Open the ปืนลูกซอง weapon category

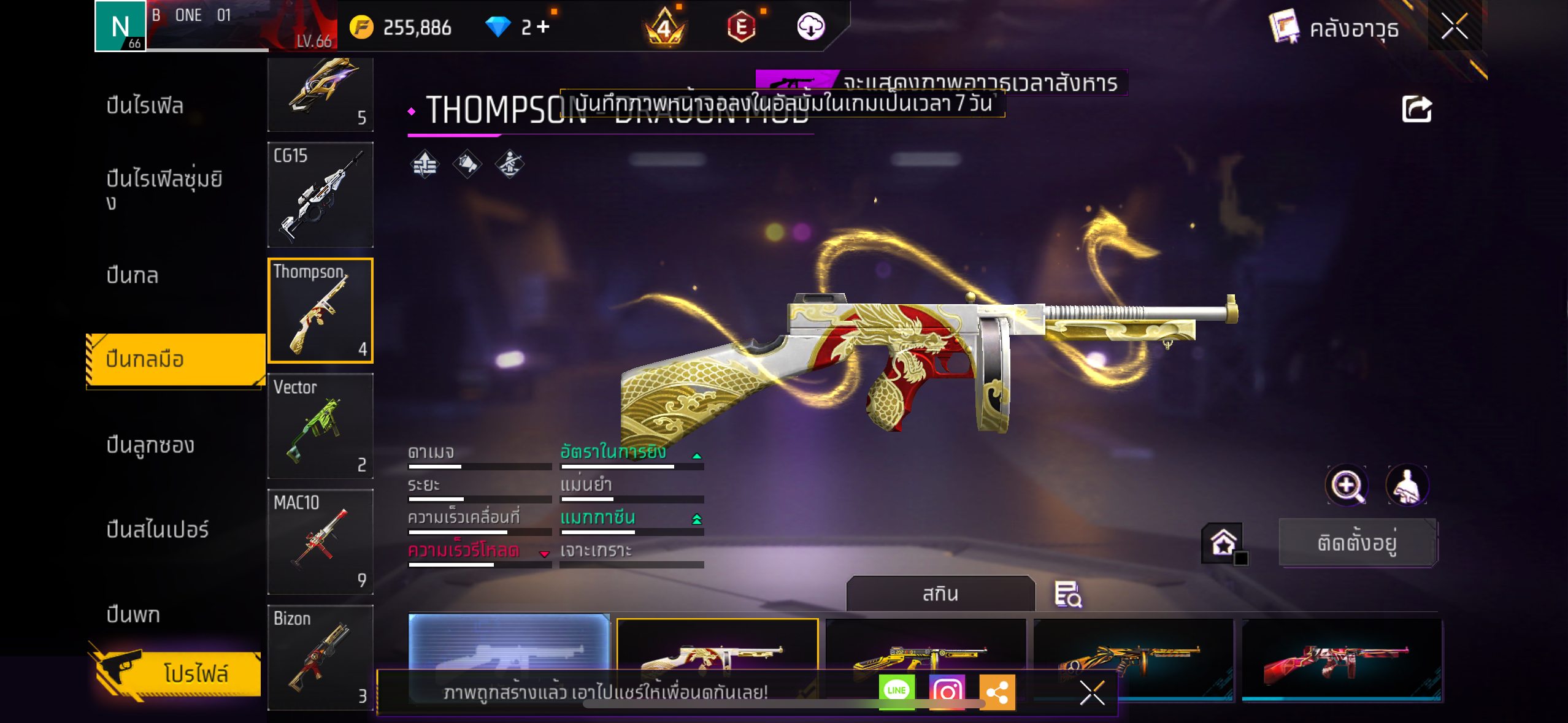(x=150, y=445)
